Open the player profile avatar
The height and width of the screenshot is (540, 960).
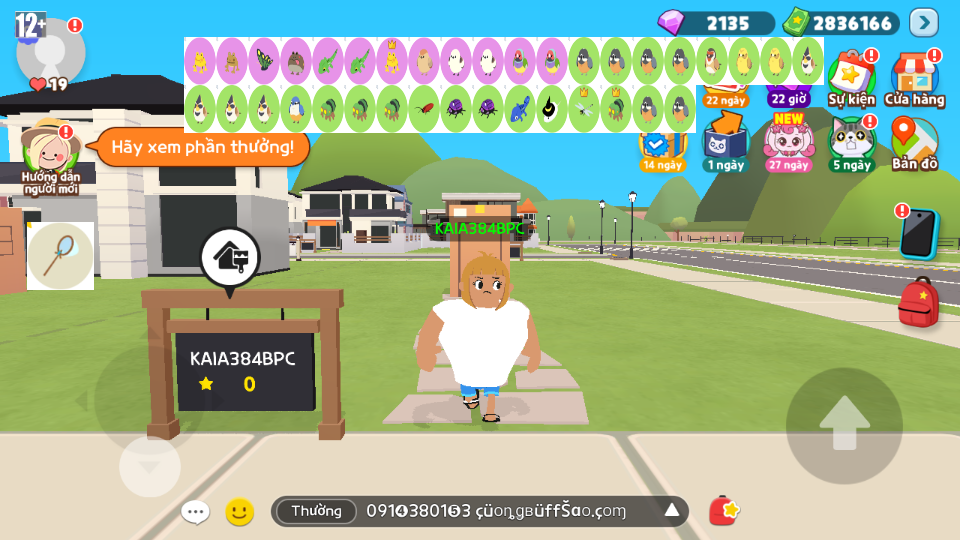pos(50,50)
